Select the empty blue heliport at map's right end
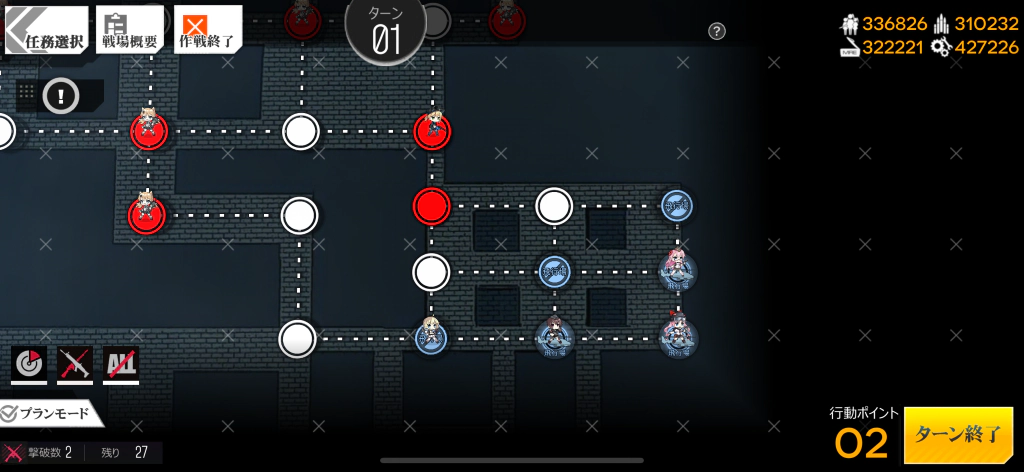 (x=677, y=206)
